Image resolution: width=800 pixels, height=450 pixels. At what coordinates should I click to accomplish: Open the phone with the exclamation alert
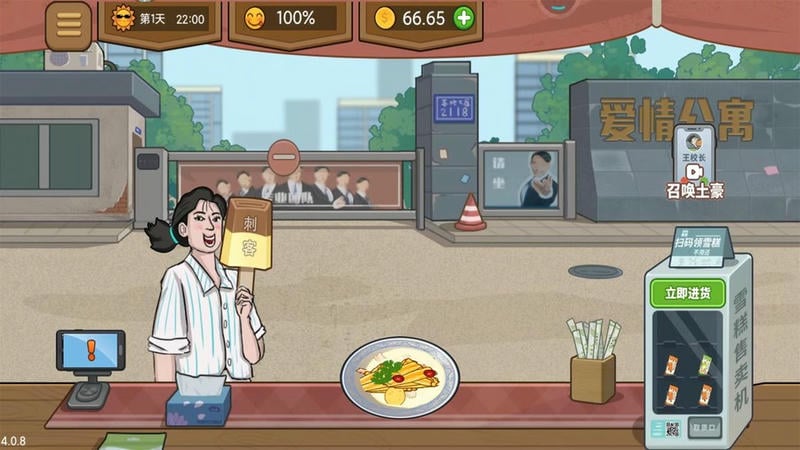(90, 352)
